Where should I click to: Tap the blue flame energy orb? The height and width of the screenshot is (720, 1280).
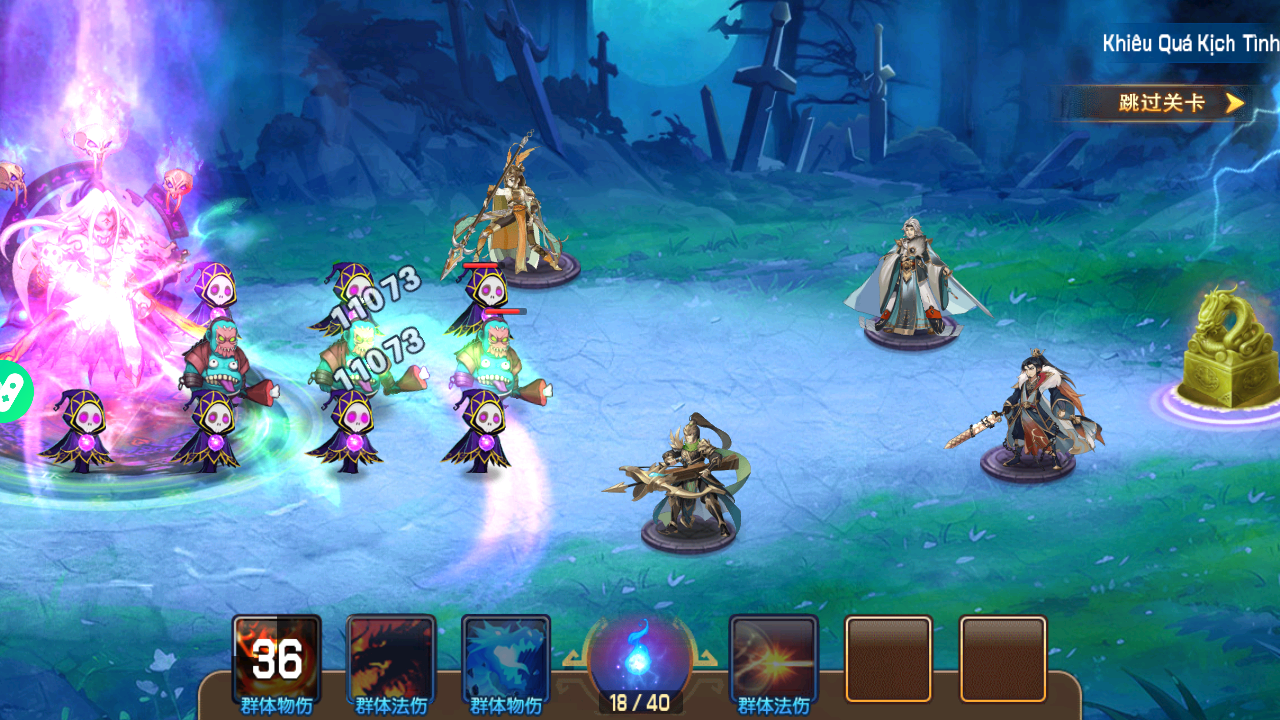click(x=639, y=656)
